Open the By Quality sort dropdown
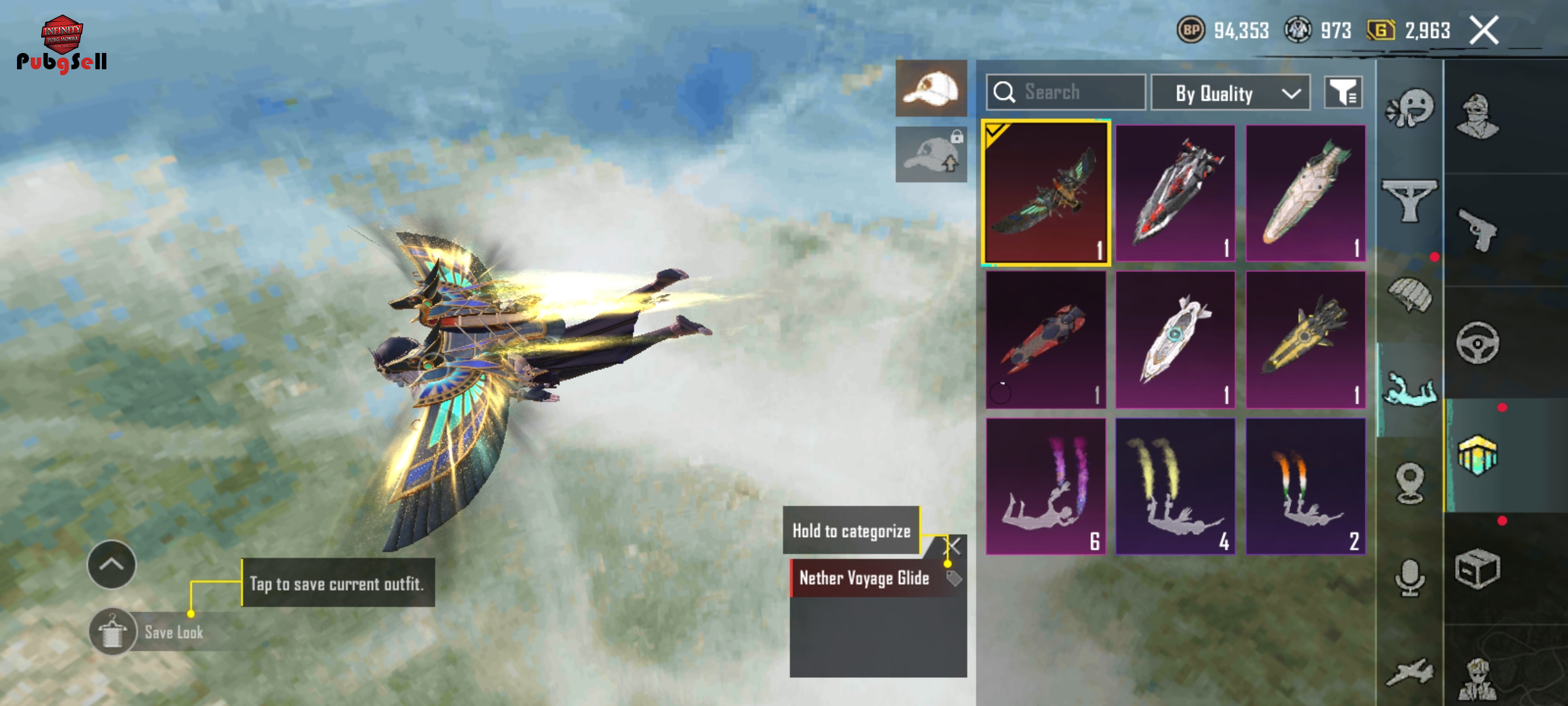 [1230, 93]
